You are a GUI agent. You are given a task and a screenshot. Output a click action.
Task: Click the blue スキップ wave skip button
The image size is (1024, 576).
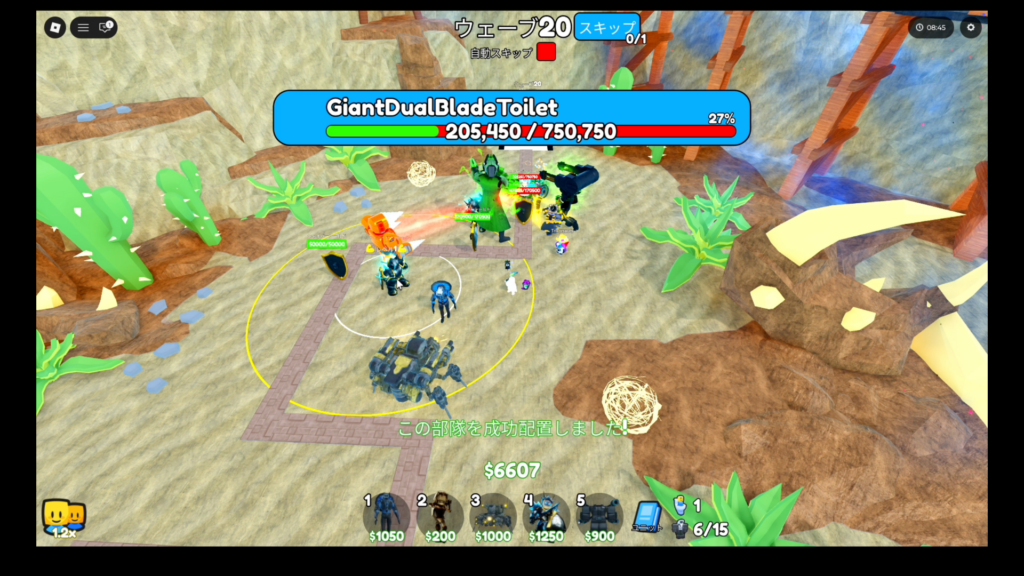pyautogui.click(x=605, y=26)
